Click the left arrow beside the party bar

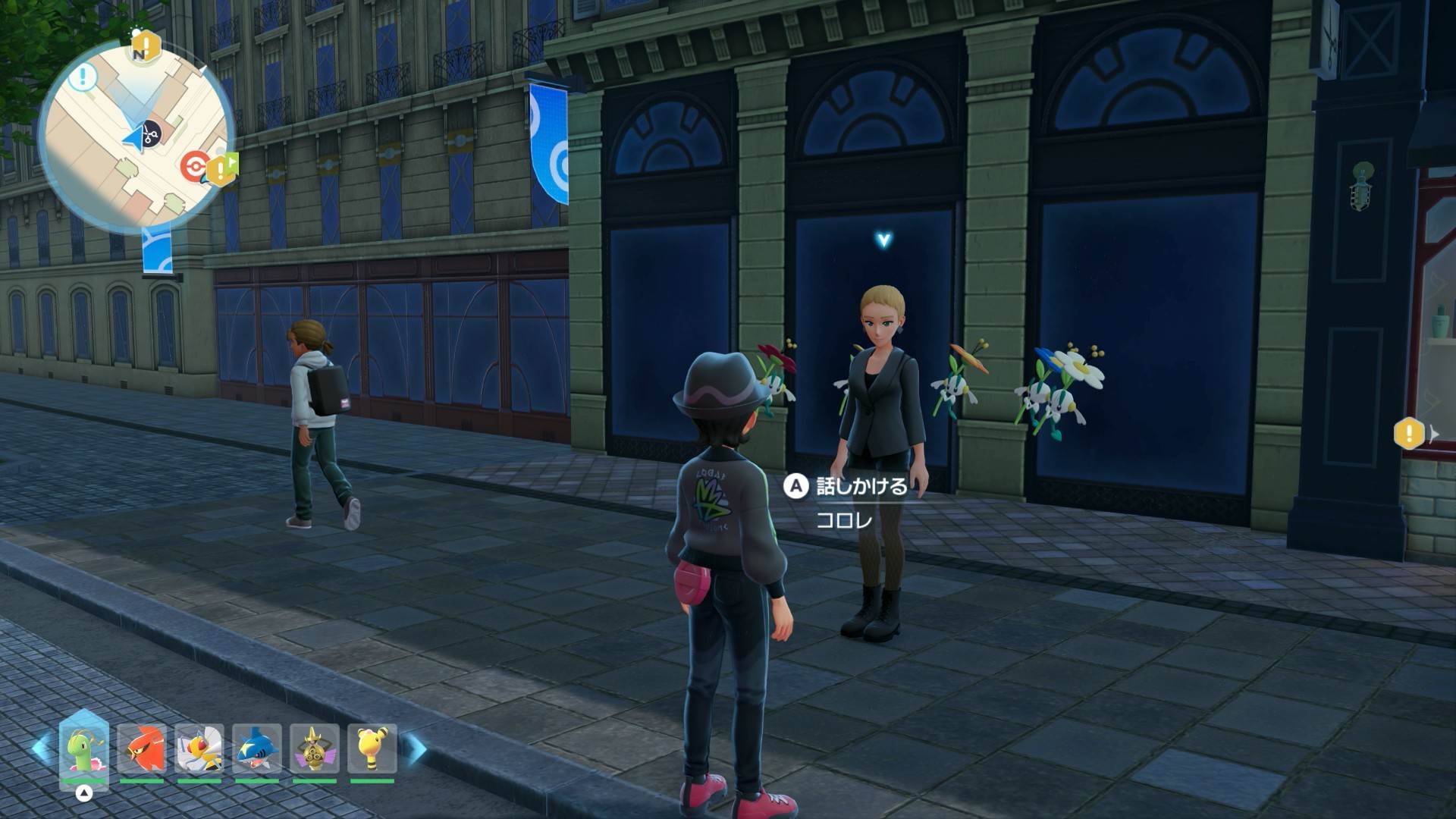pyautogui.click(x=41, y=748)
